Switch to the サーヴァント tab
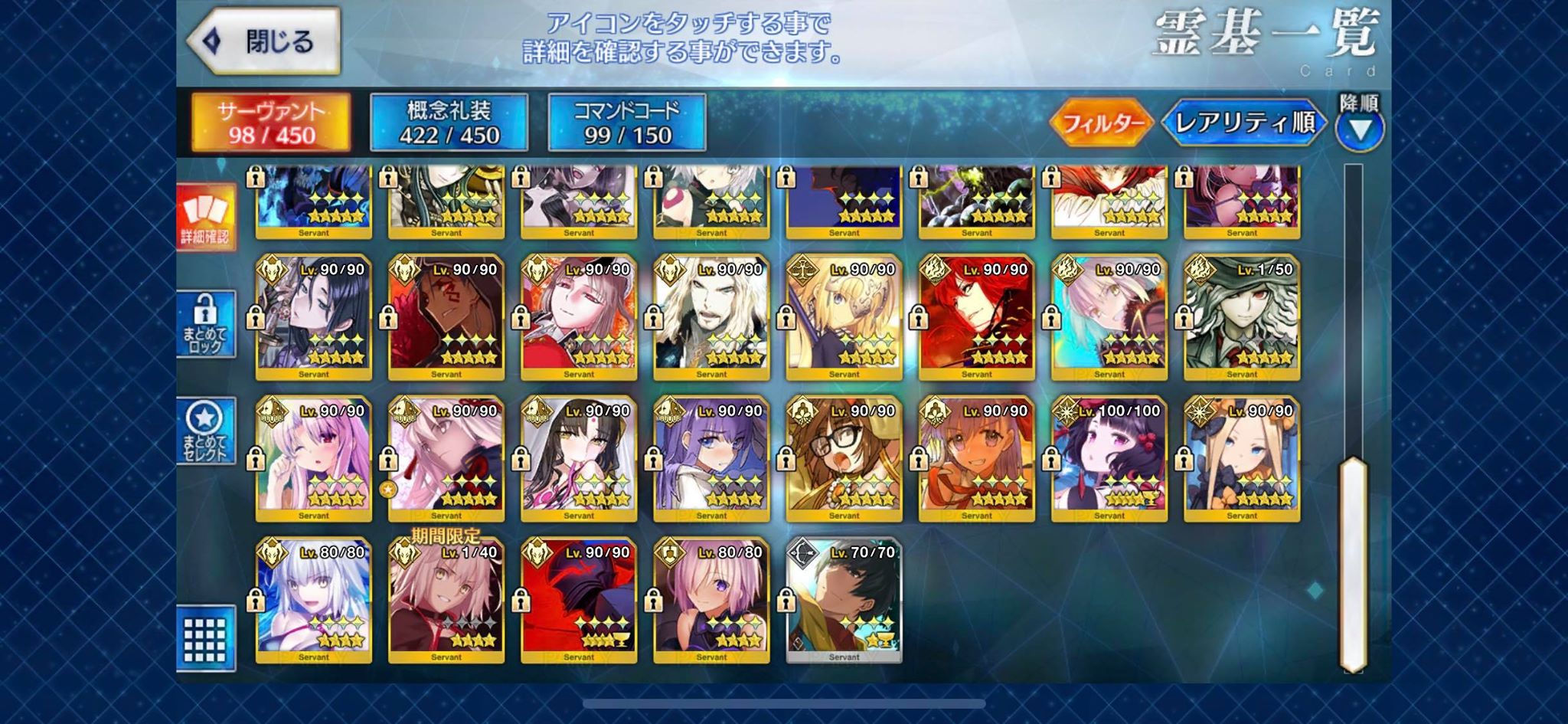The height and width of the screenshot is (724, 1568). [271, 123]
